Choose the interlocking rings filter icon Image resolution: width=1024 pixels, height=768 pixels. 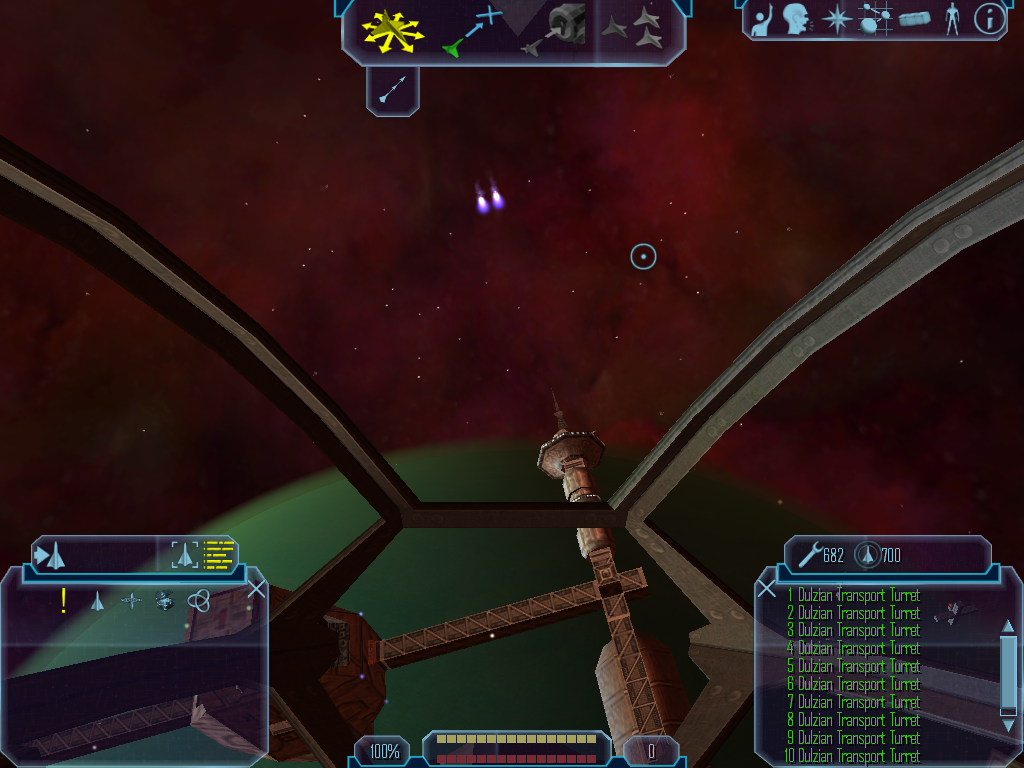(198, 600)
